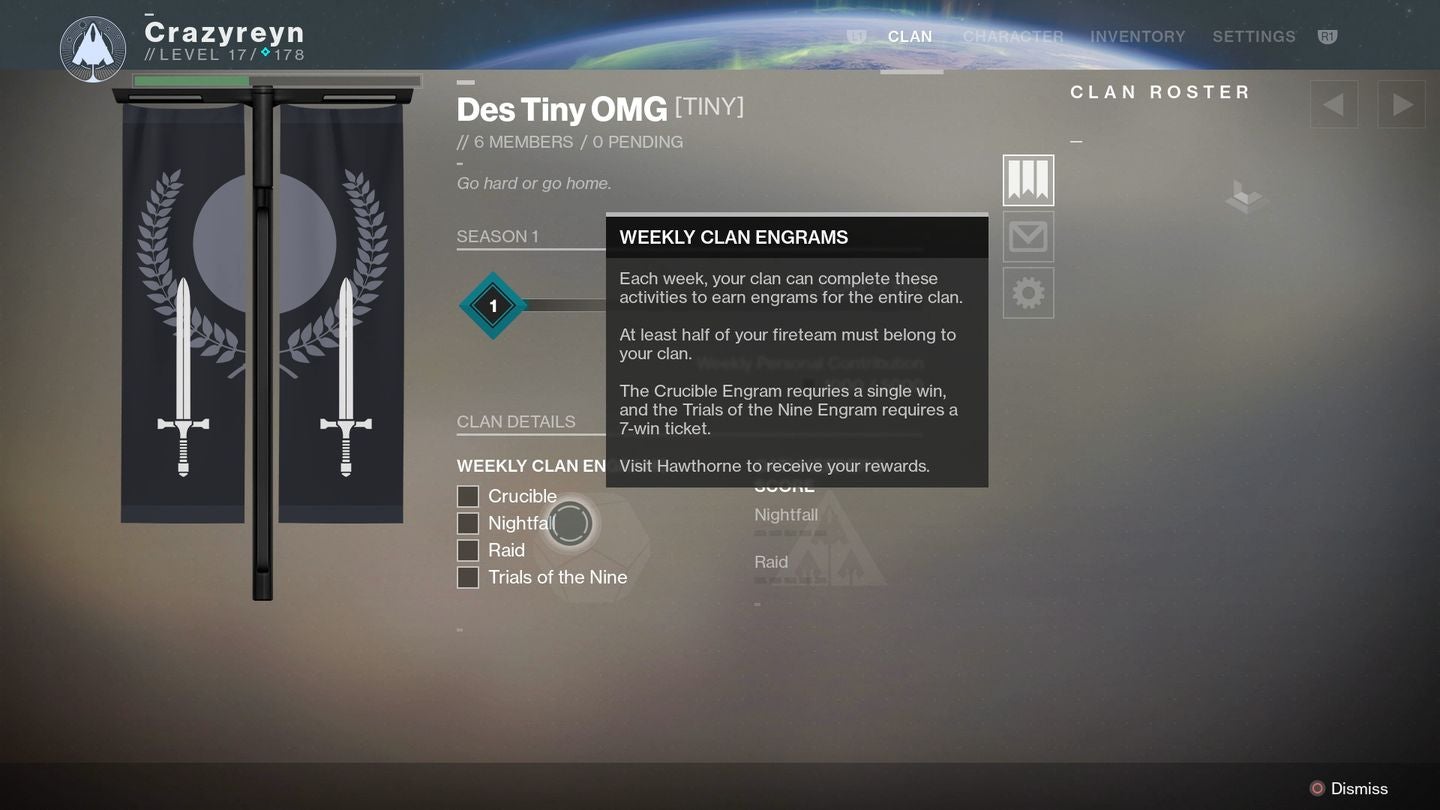Open the clan settings gear icon
The image size is (1440, 810).
[x=1028, y=292]
